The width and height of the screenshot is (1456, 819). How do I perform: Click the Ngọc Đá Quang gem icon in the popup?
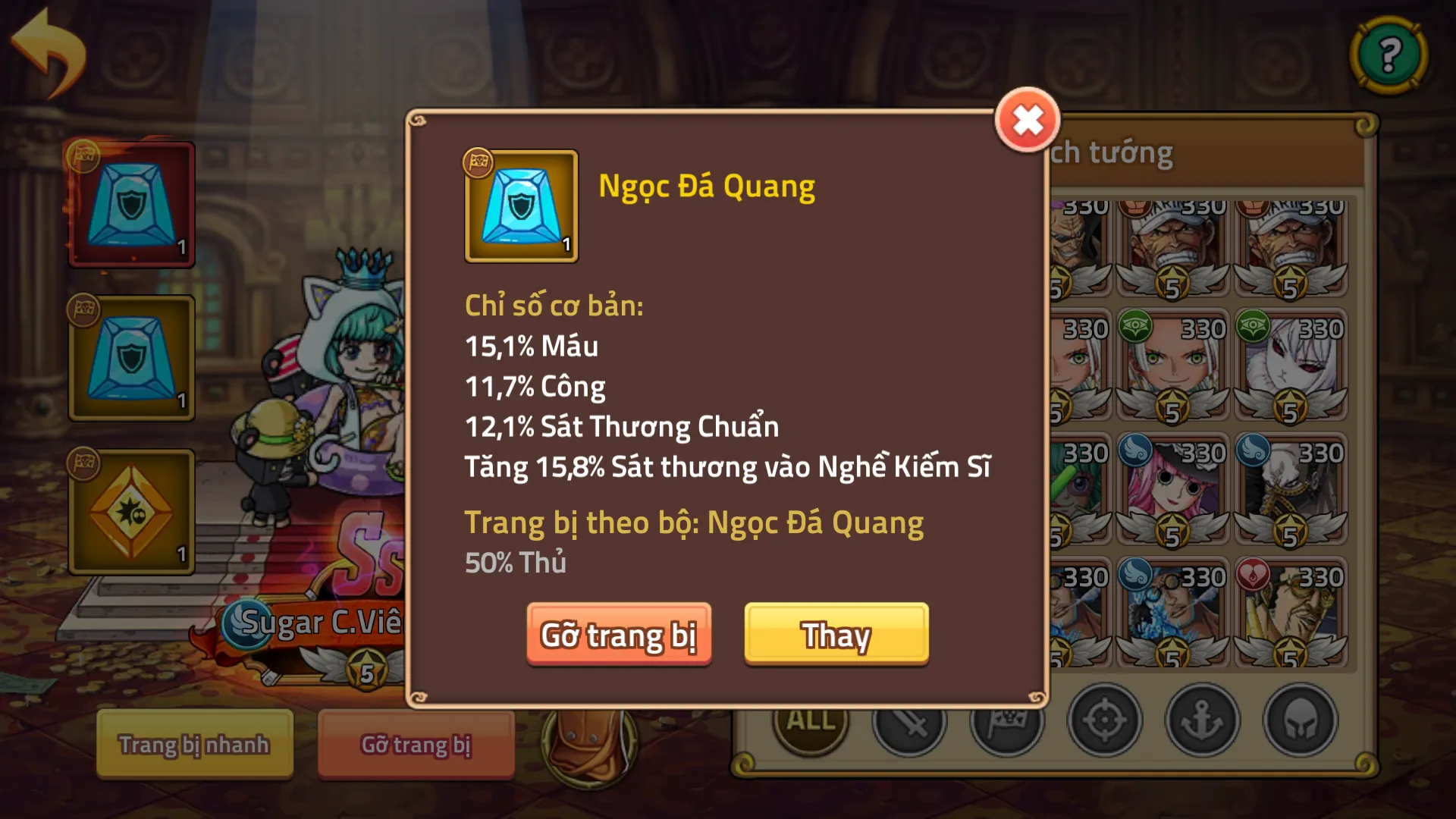click(x=521, y=206)
